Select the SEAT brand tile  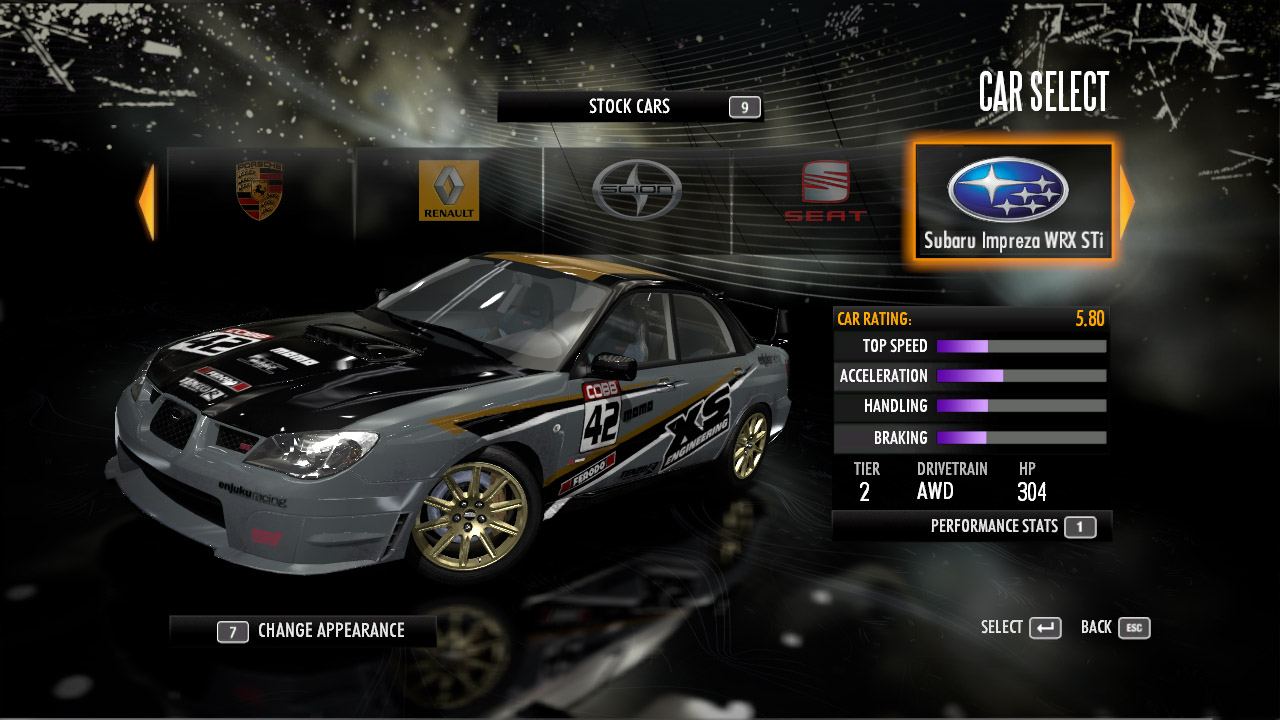pos(825,192)
